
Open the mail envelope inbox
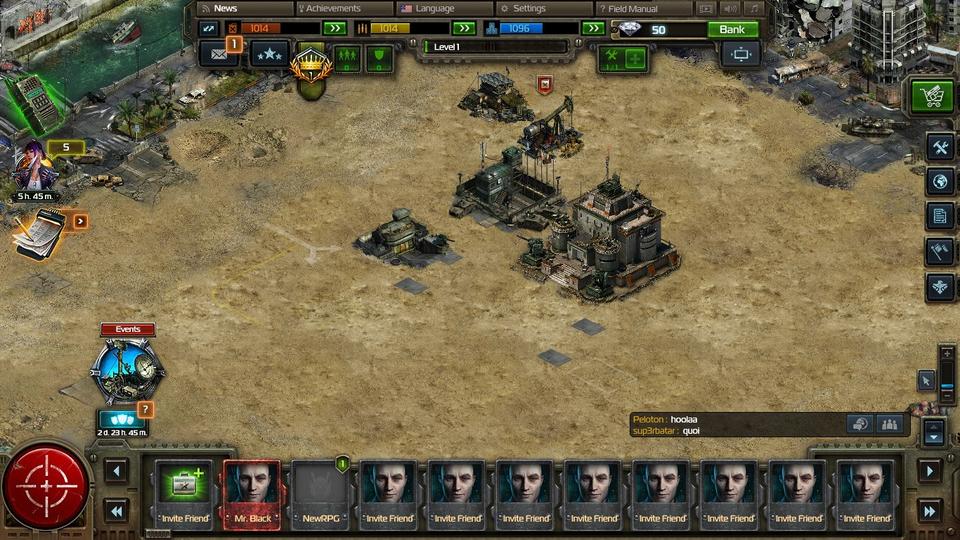click(x=218, y=54)
